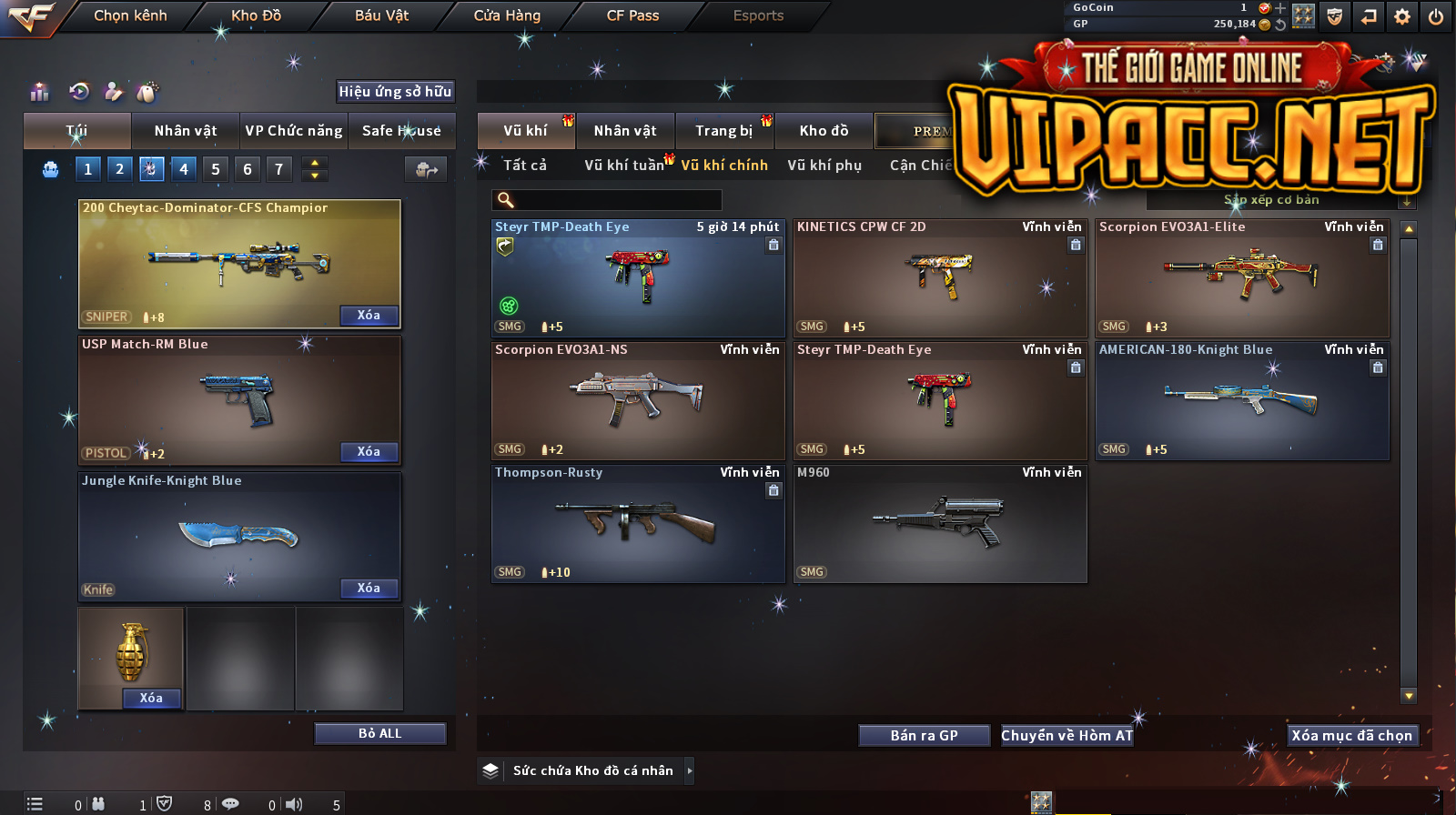Open settings with the gear icon
Screen dimensions: 1456x815
coord(1402,16)
